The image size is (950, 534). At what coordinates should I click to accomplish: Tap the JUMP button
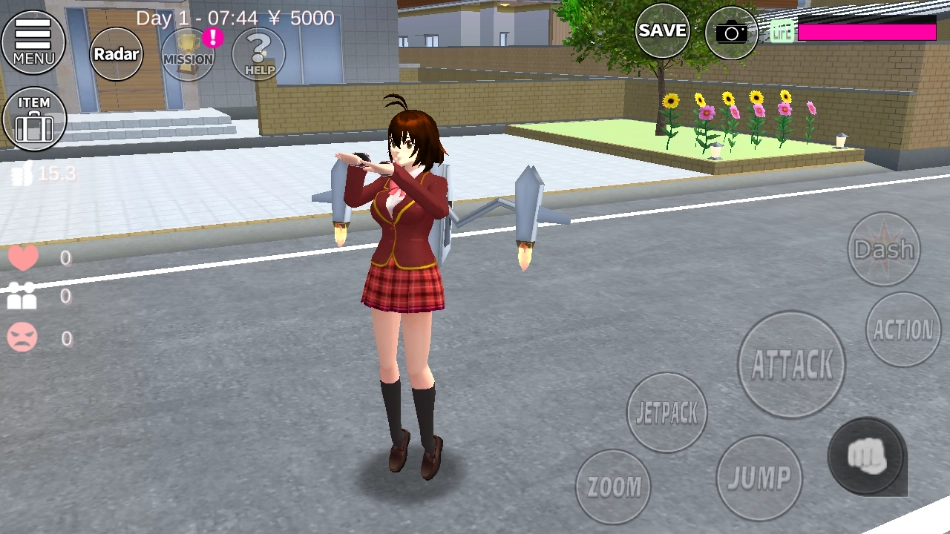(759, 478)
